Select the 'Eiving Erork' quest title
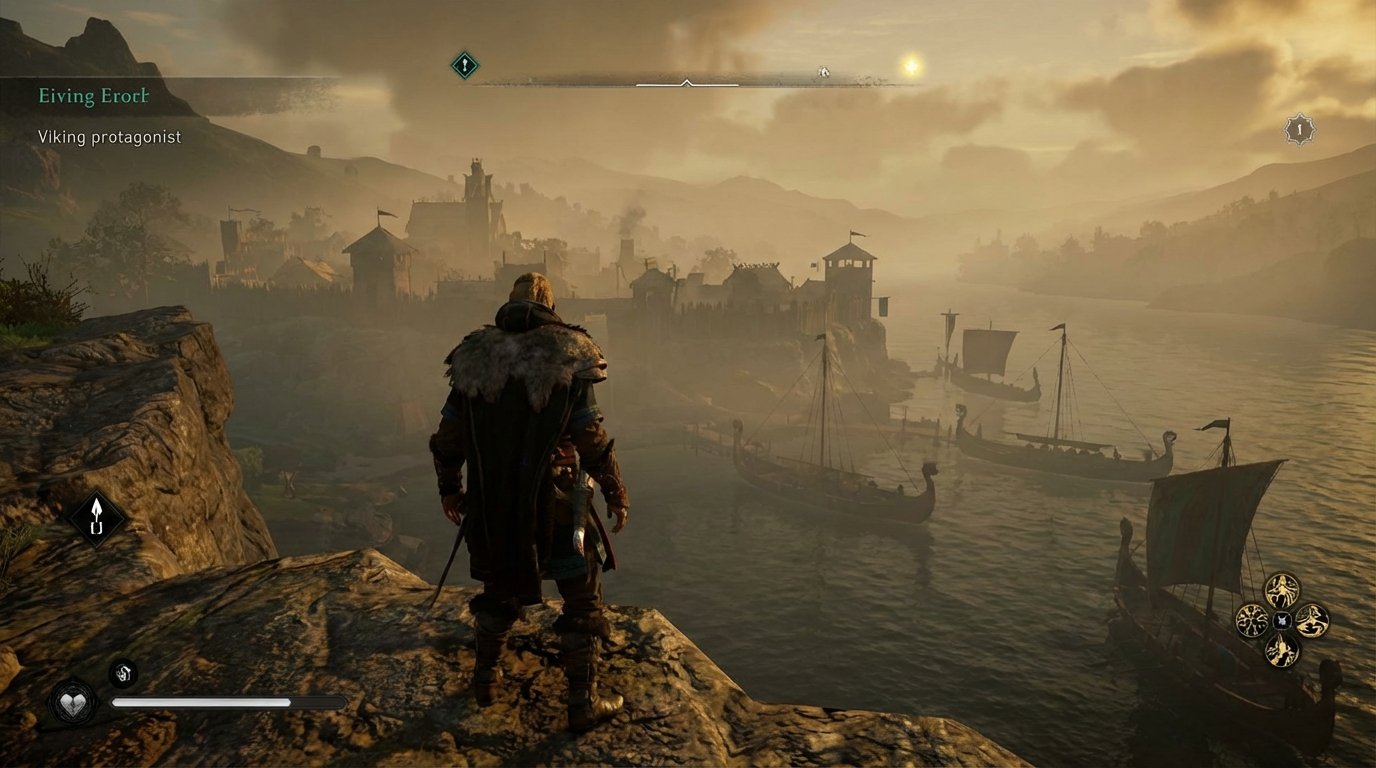 (93, 96)
